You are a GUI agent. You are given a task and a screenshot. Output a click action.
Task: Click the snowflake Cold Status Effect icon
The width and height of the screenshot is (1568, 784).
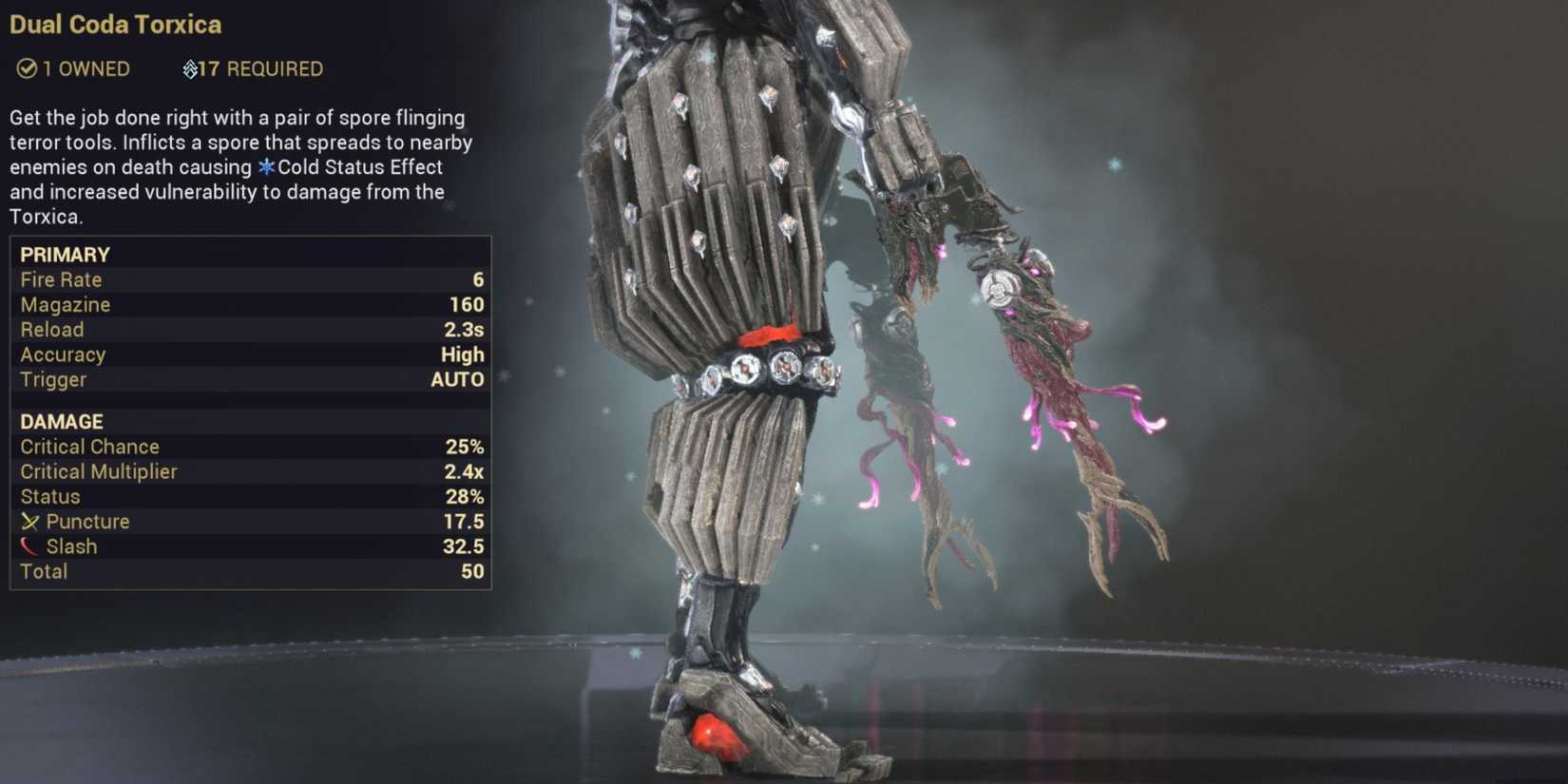pyautogui.click(x=267, y=166)
